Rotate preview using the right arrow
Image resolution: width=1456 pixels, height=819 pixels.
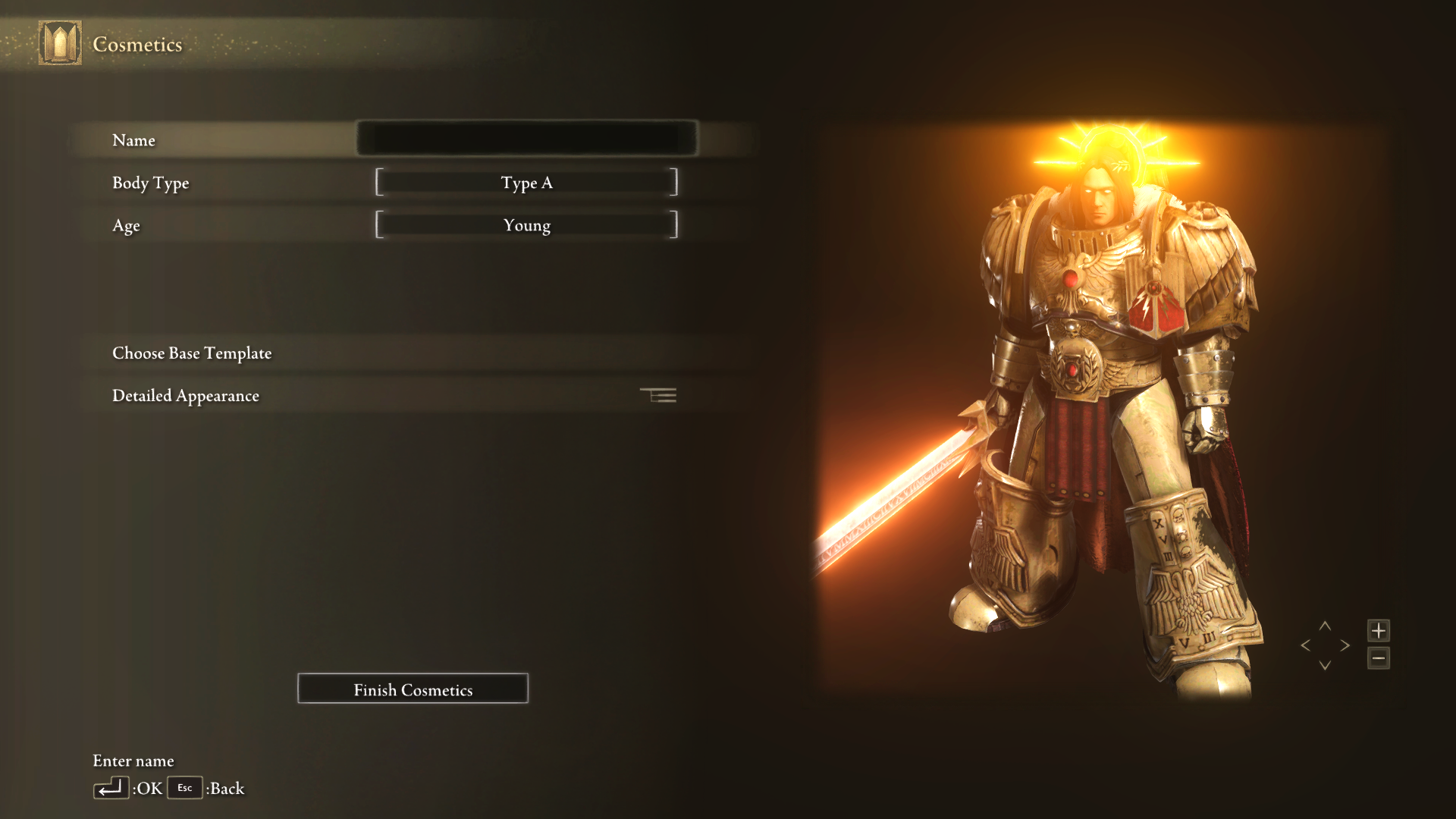point(1345,645)
